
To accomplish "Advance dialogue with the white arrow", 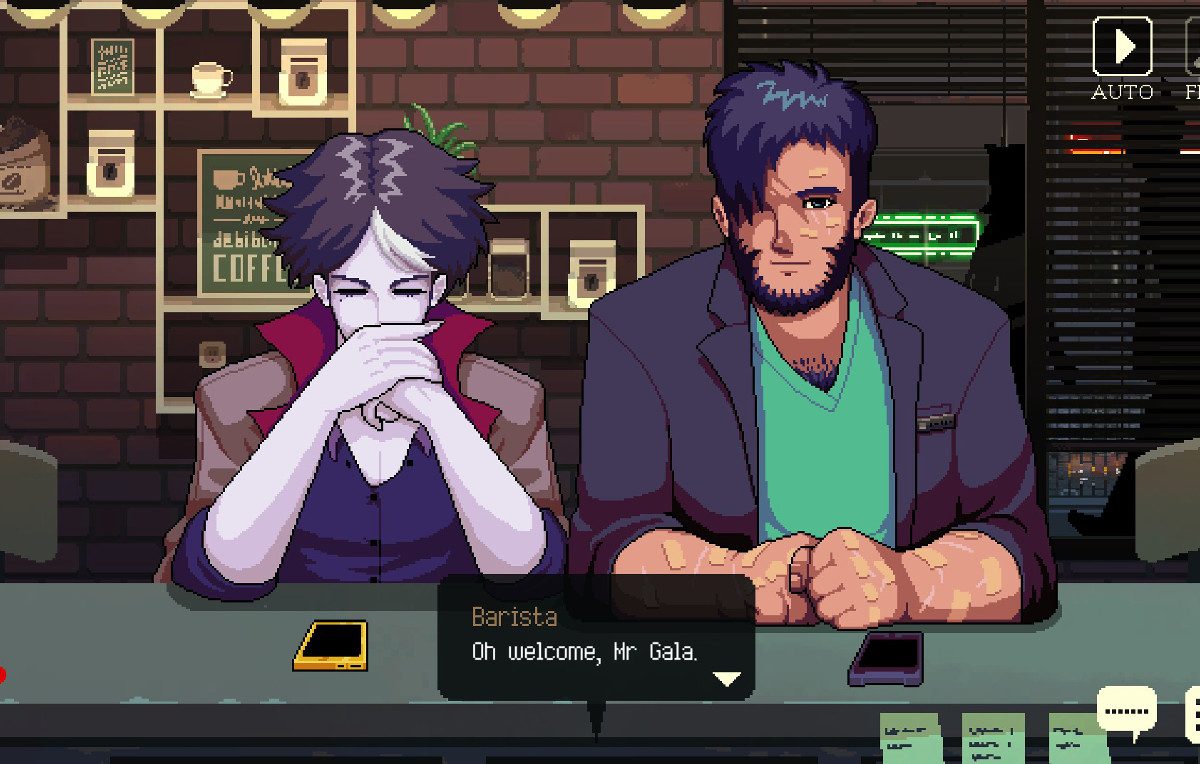I will point(726,679).
